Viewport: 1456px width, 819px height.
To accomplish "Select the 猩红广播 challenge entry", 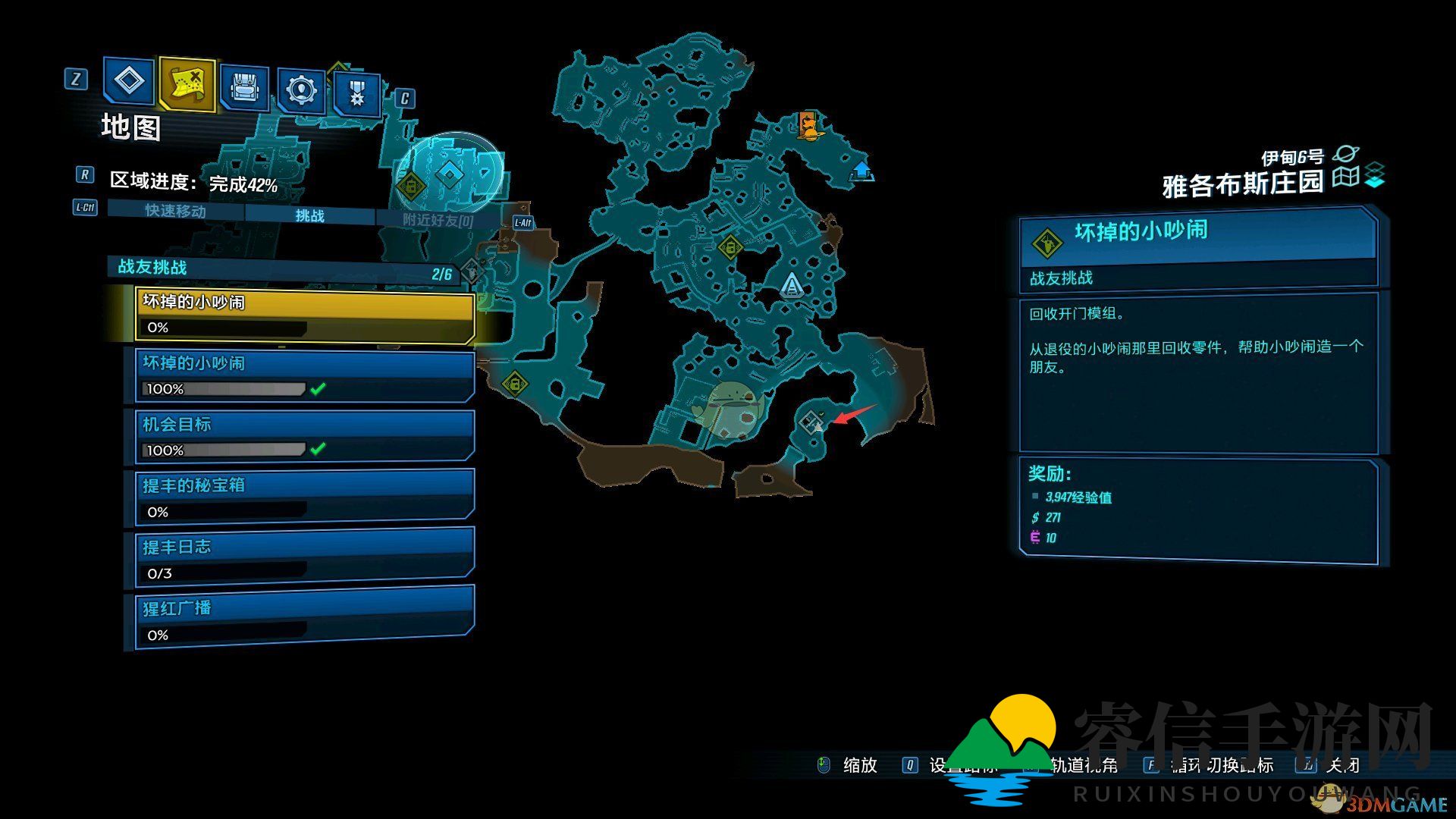I will tap(304, 620).
